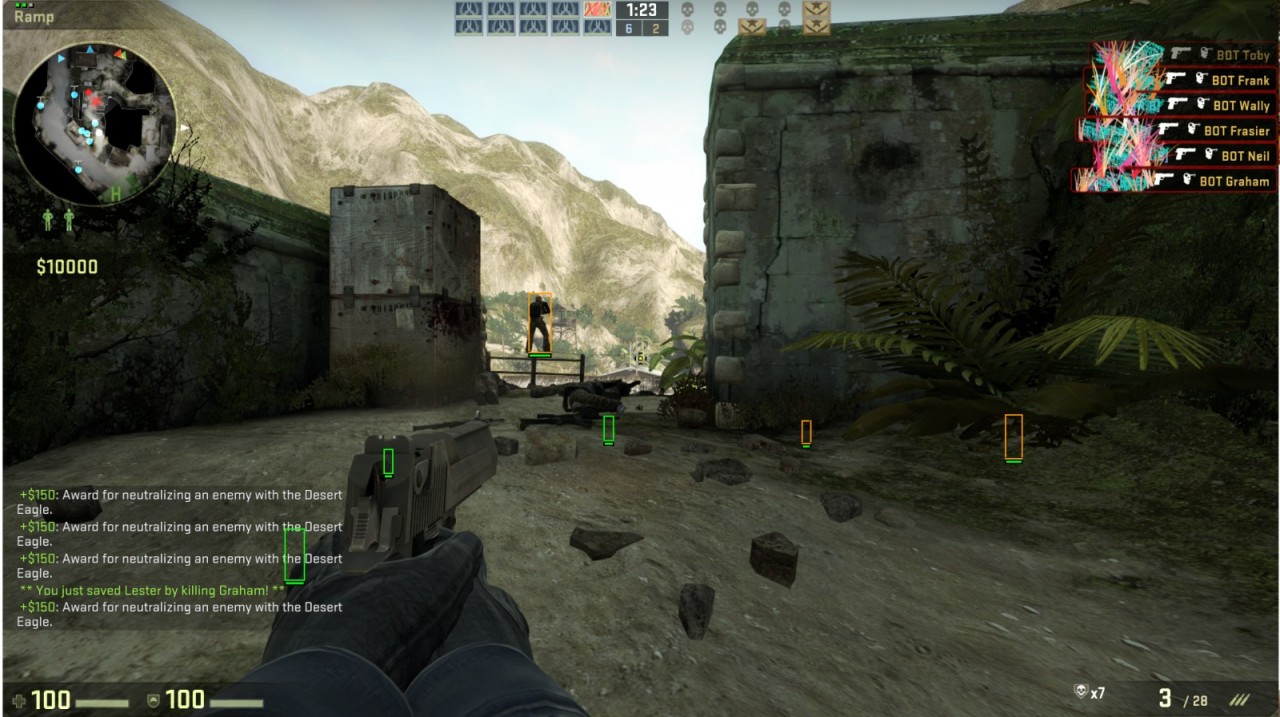The height and width of the screenshot is (717, 1280).
Task: Click the circular radar minimap
Action: (95, 122)
